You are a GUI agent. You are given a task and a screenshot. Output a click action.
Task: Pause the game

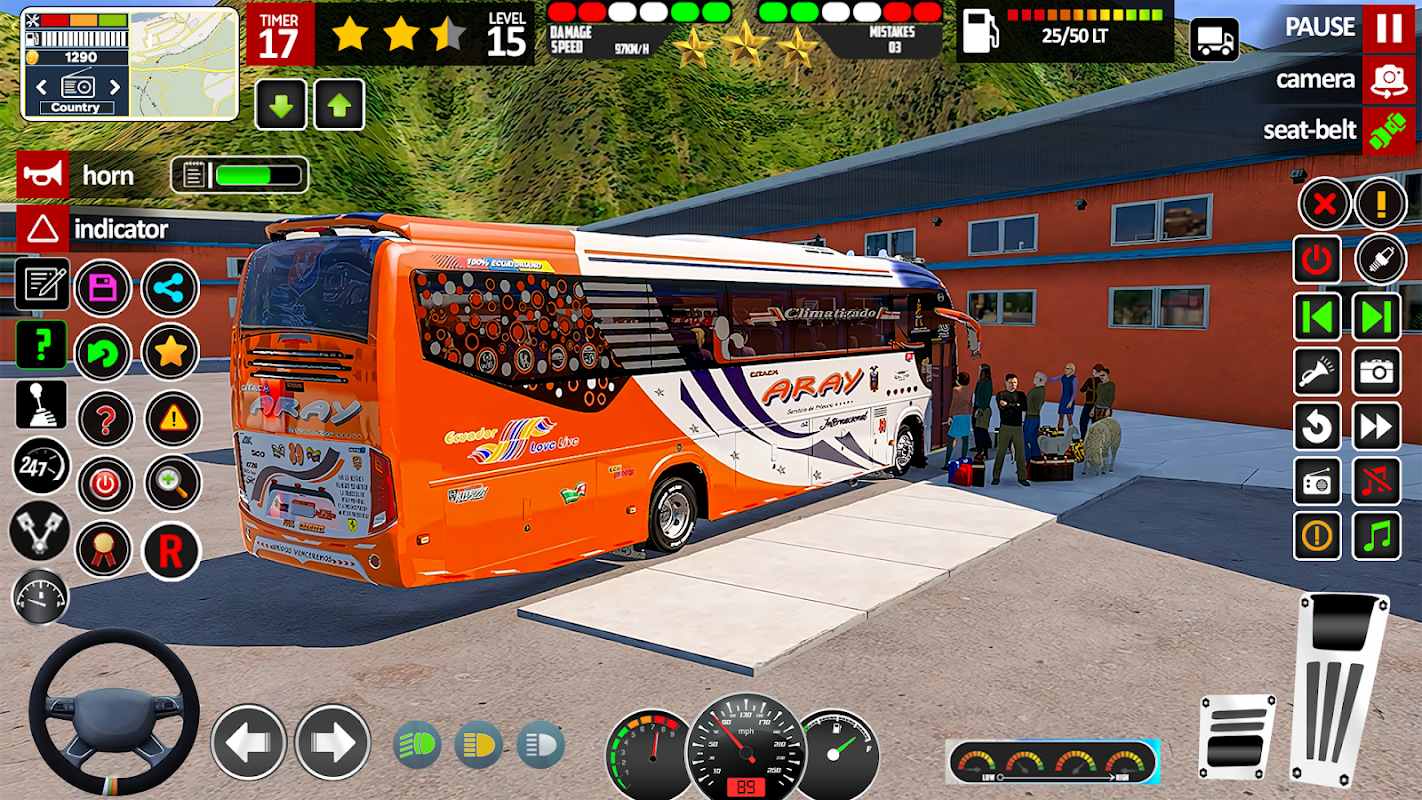click(1388, 28)
